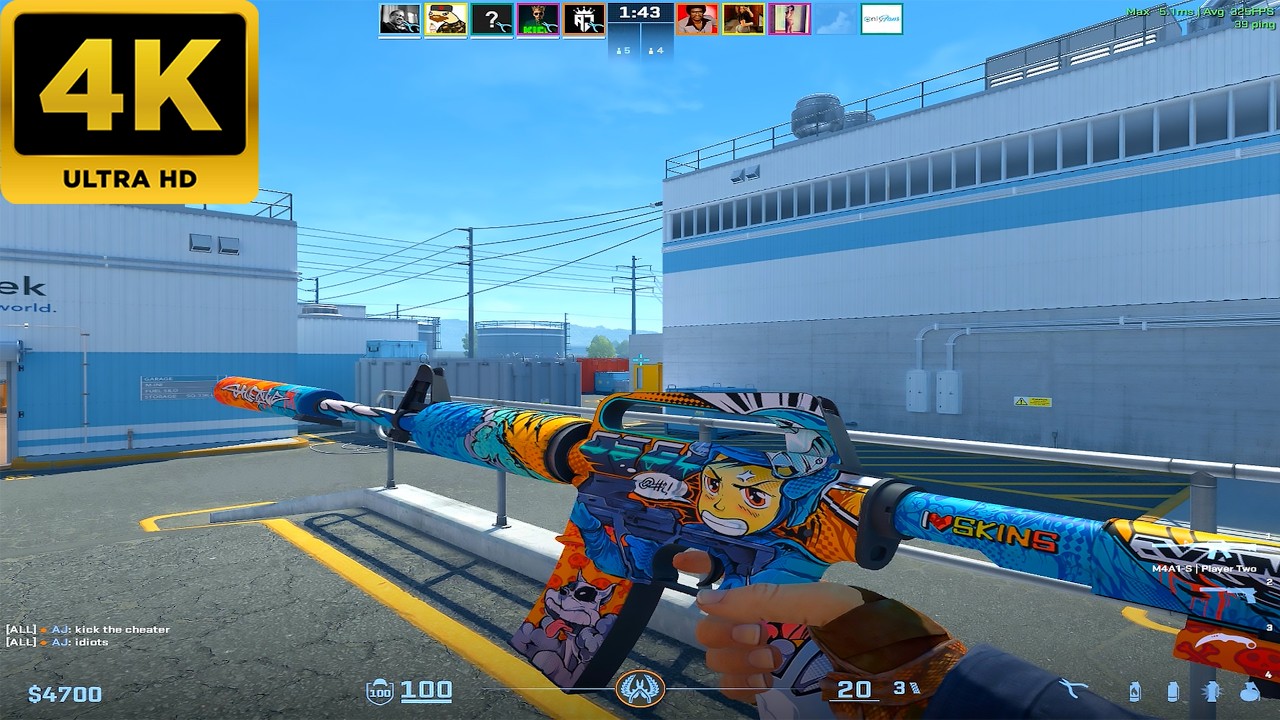This screenshot has height=720, width=1280.
Task: Click the 4K Ultra HD badge
Action: pyautogui.click(x=129, y=101)
